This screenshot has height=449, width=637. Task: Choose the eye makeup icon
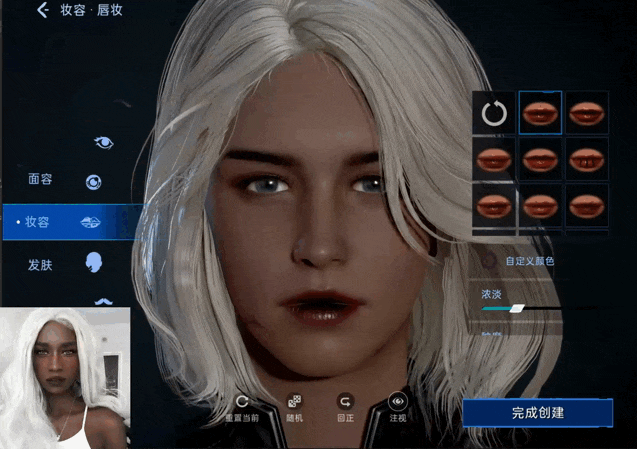(103, 142)
